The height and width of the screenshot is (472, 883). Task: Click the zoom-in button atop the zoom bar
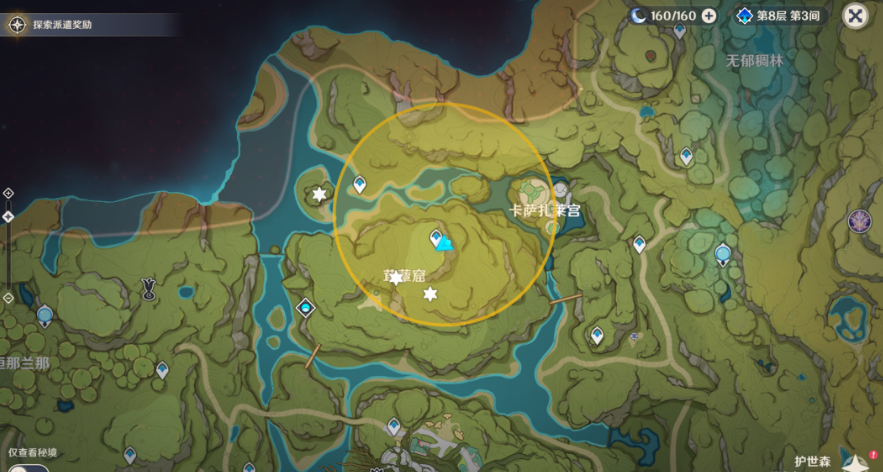click(8, 193)
